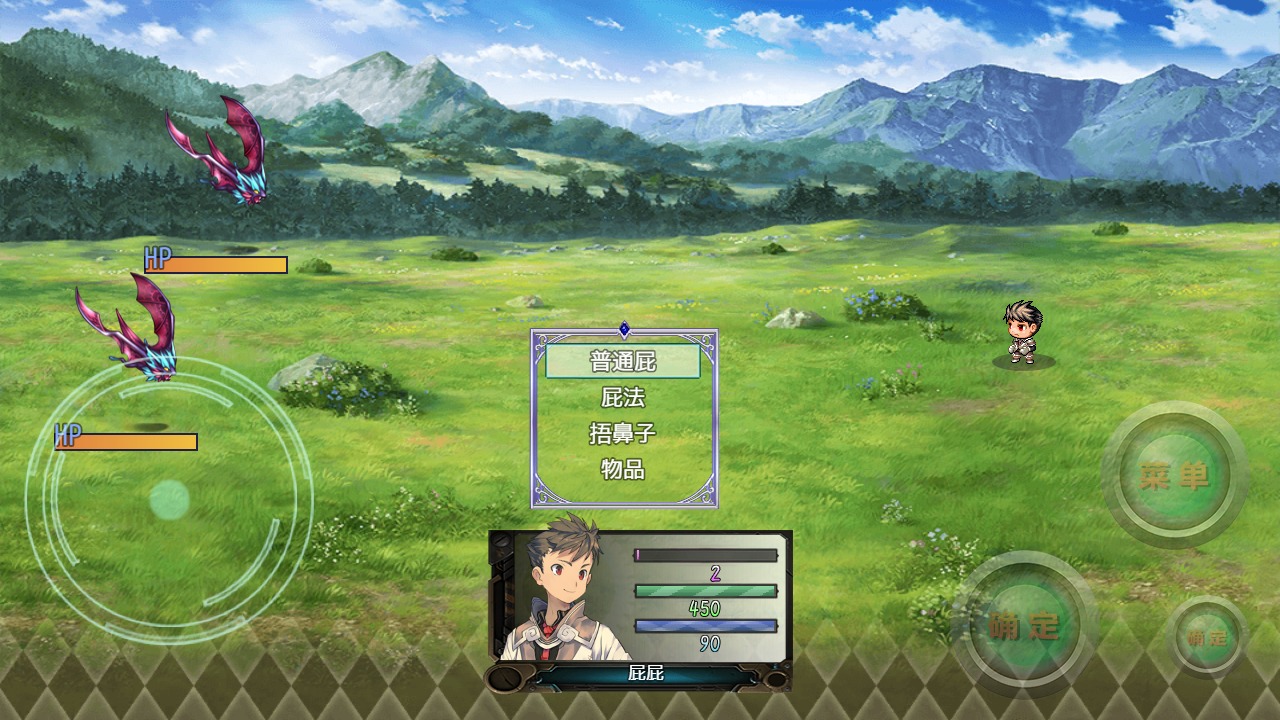Viewport: 1280px width, 720px height.
Task: Tap the round 菜单 menu button
Action: 1174,476
